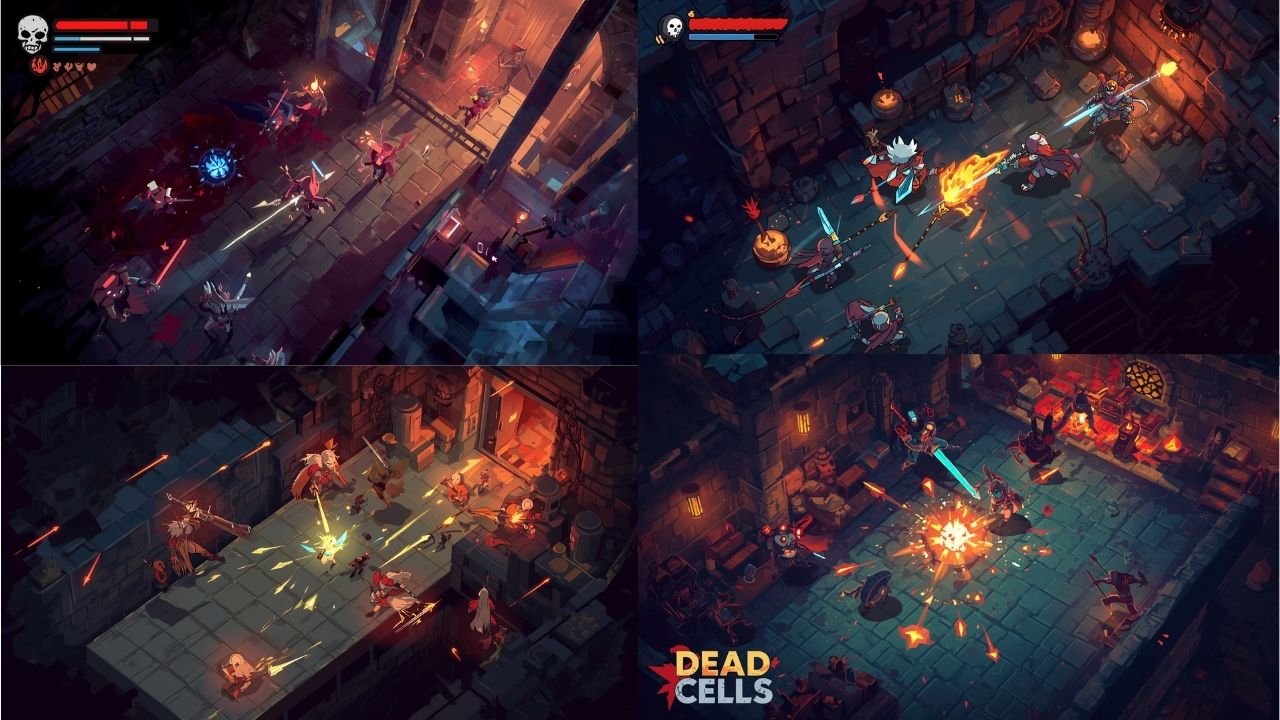
Task: Select the first heart charge icon
Action: pyautogui.click(x=57, y=66)
